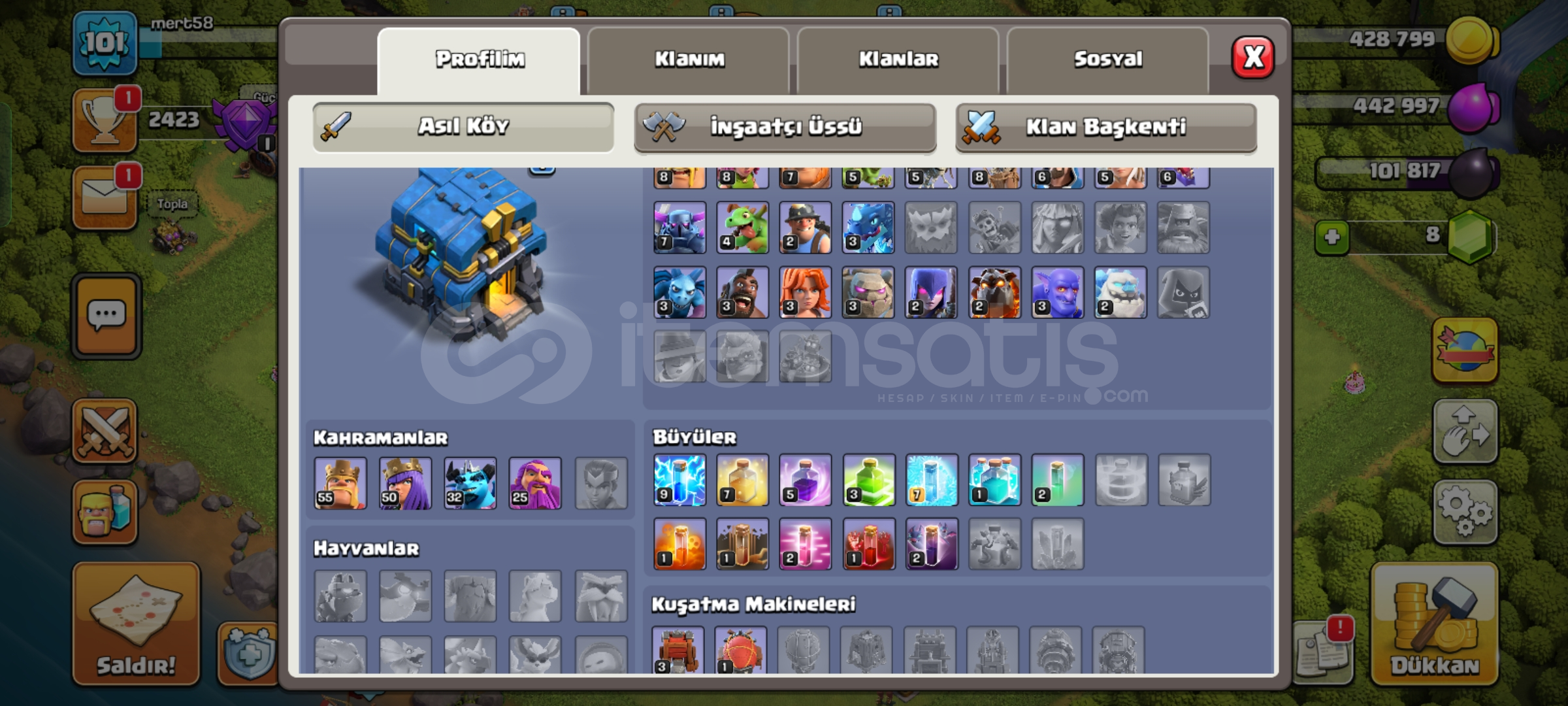Viewport: 1568px width, 706px height.
Task: Open the chat bubble icon
Action: 106,314
